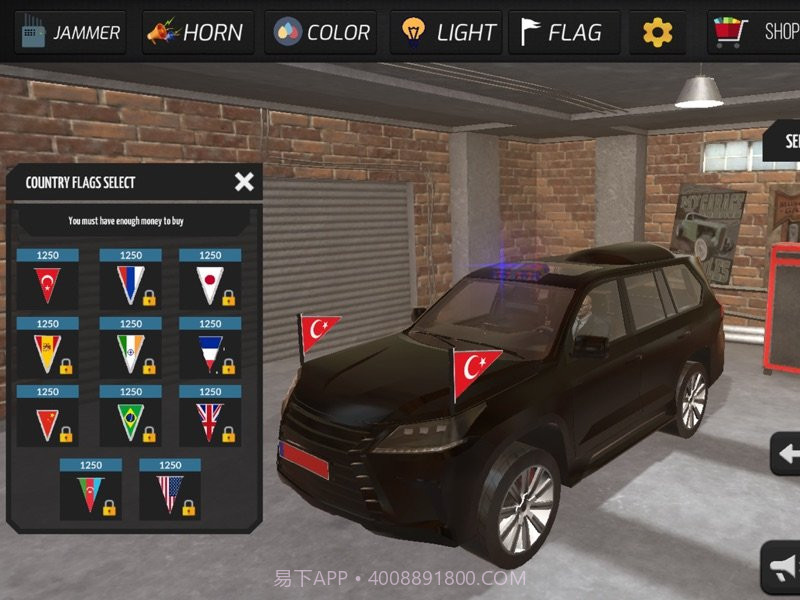Open the Color customization menu

pyautogui.click(x=320, y=32)
